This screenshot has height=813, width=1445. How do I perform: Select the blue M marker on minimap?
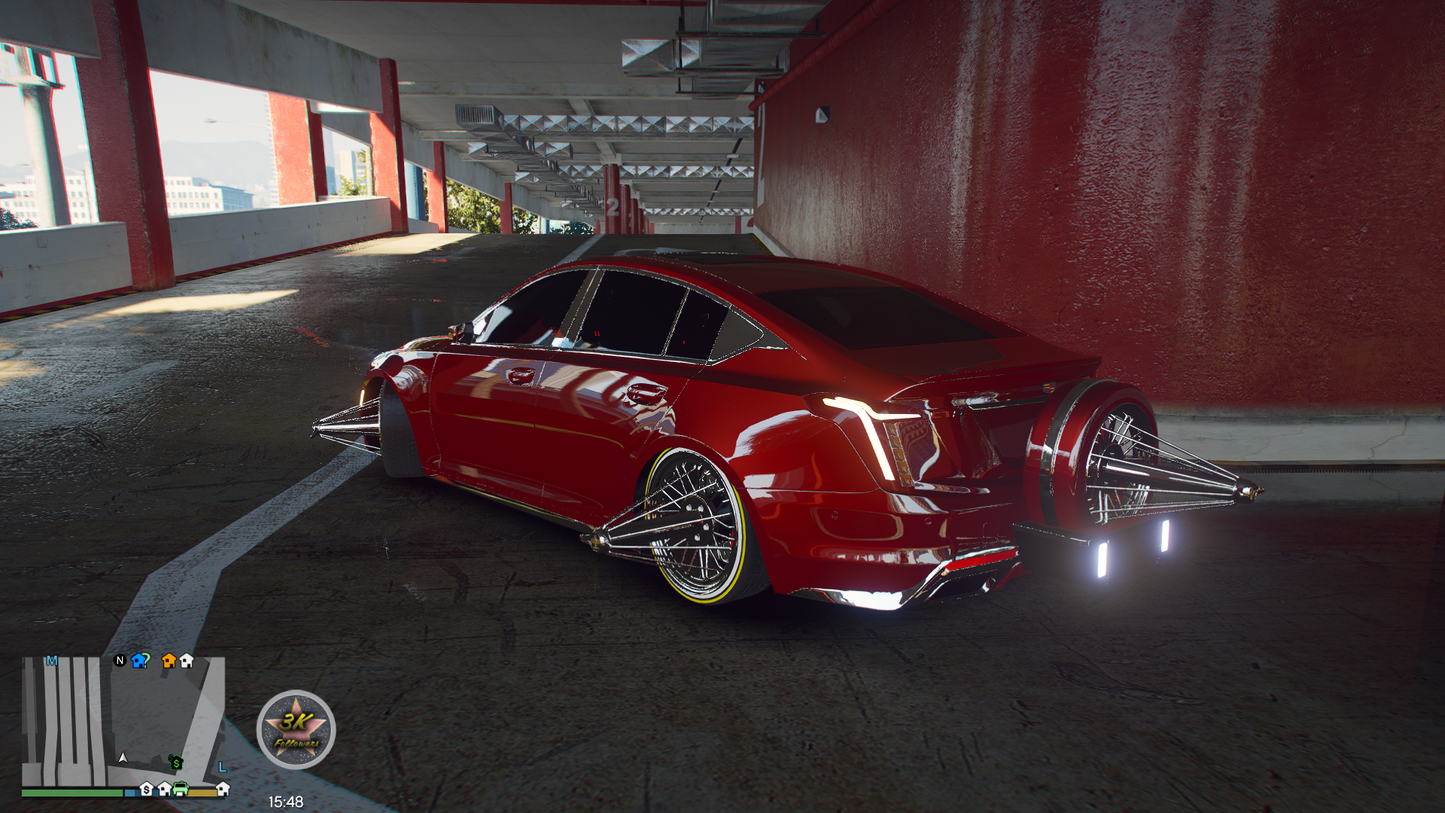click(x=52, y=662)
